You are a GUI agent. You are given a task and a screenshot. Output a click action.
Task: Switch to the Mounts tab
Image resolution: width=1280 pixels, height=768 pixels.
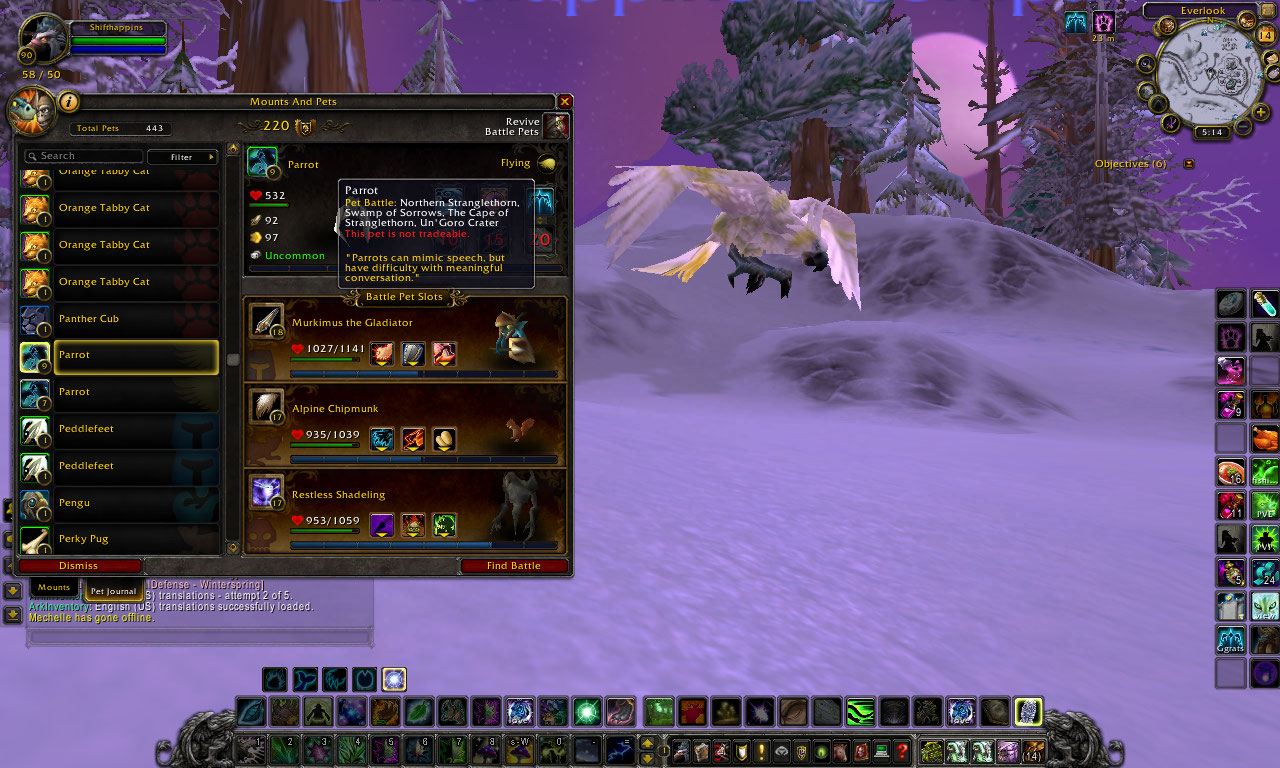click(x=53, y=587)
